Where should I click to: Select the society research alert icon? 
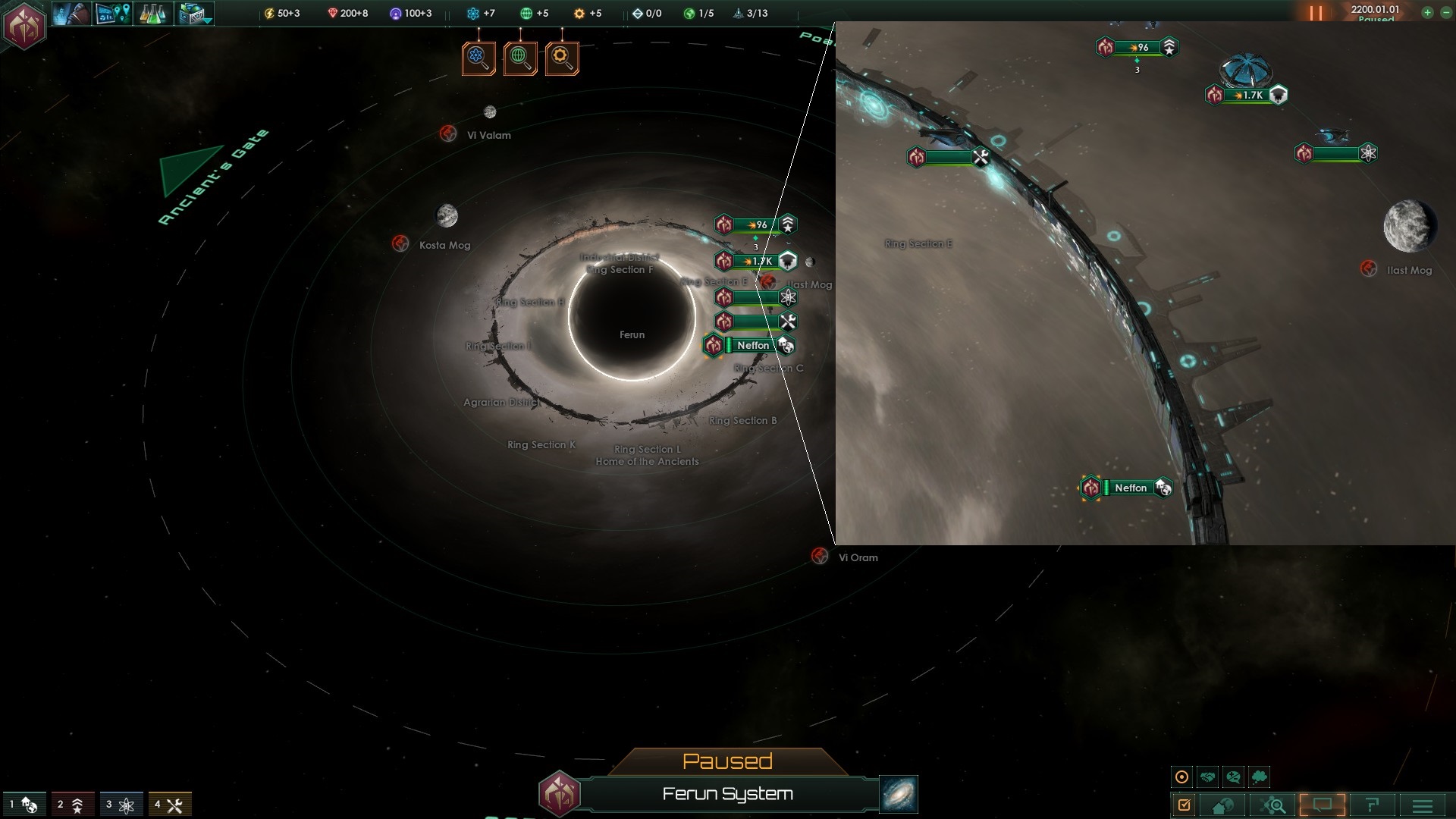tap(520, 58)
